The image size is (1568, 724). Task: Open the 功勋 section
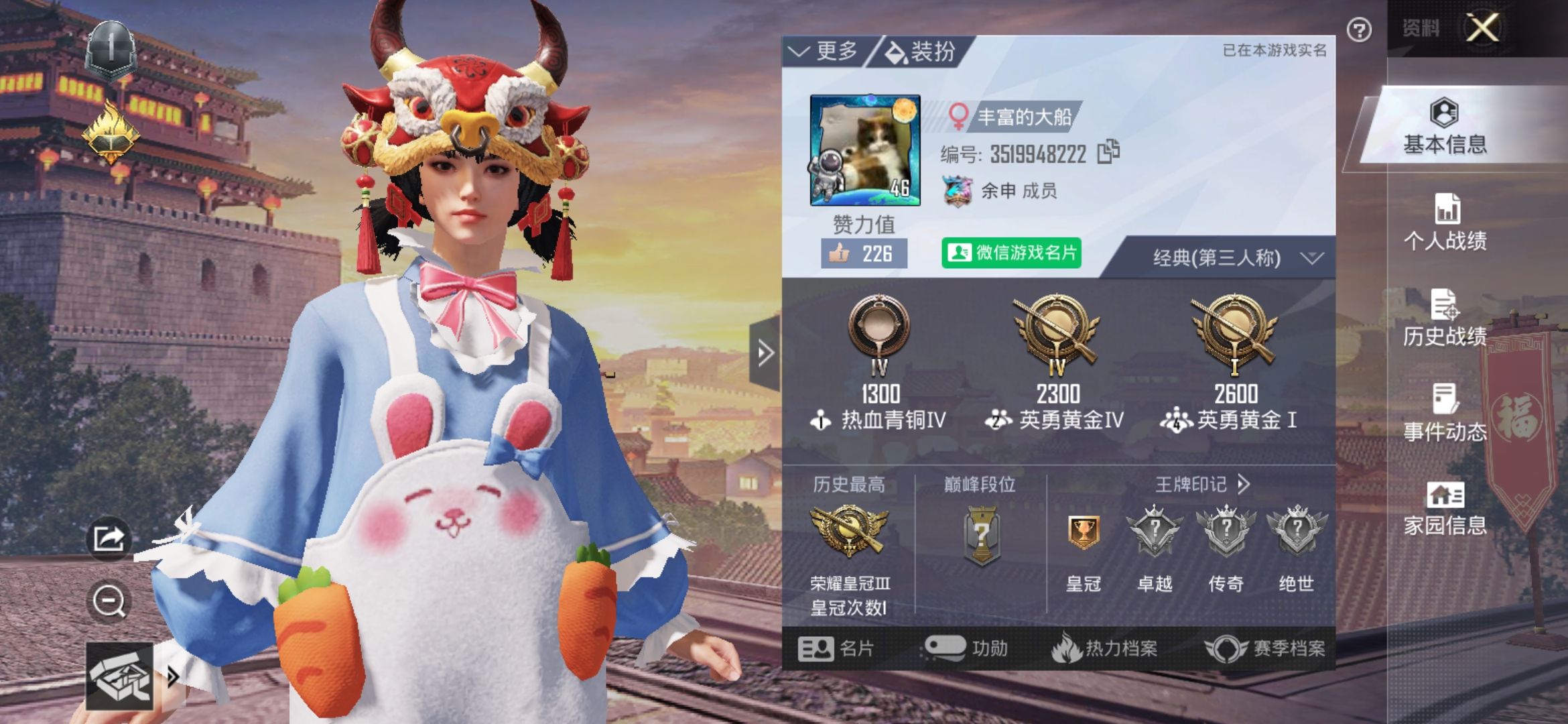coord(966,648)
